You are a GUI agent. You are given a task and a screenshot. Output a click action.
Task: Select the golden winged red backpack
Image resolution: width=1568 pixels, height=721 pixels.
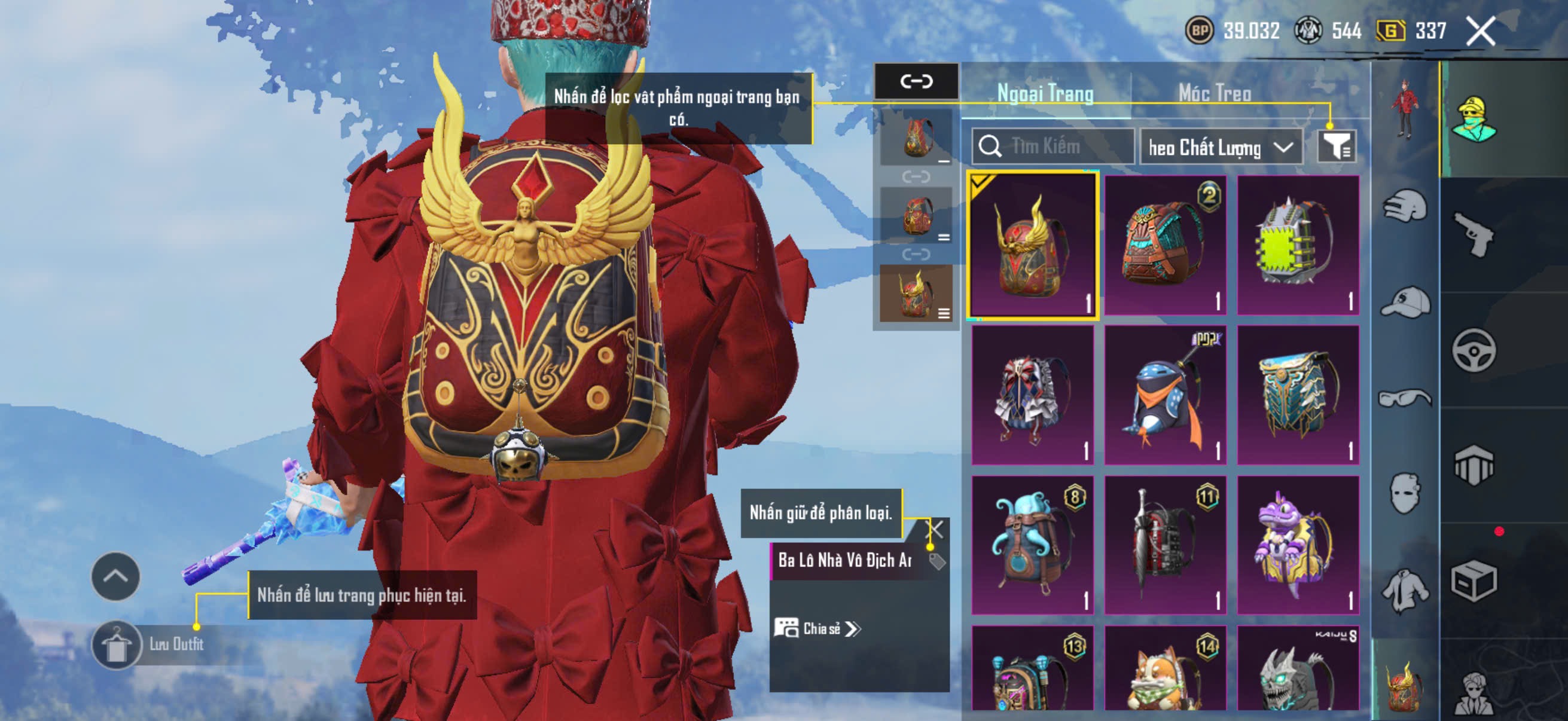1033,245
